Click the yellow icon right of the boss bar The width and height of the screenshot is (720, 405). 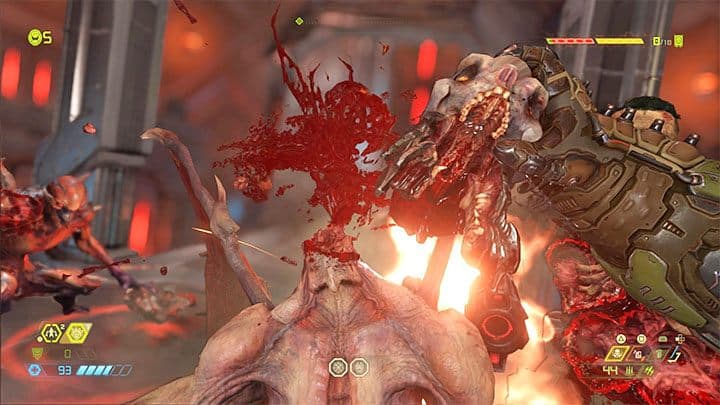[x=678, y=41]
